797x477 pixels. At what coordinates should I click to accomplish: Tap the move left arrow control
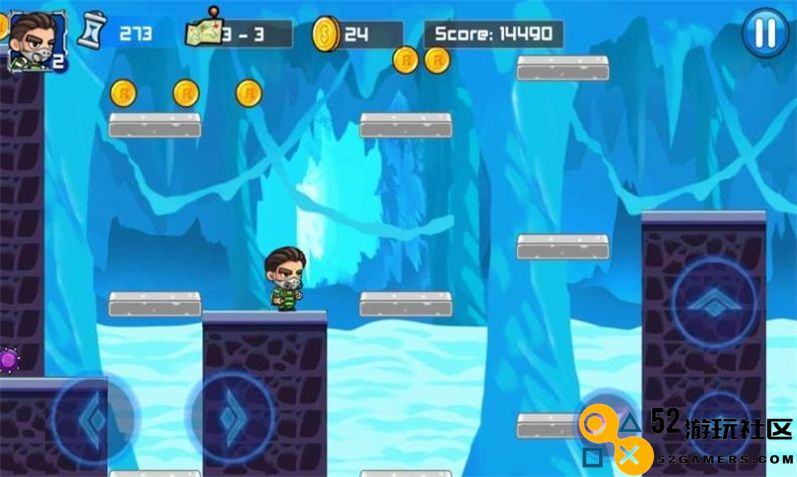tap(93, 420)
